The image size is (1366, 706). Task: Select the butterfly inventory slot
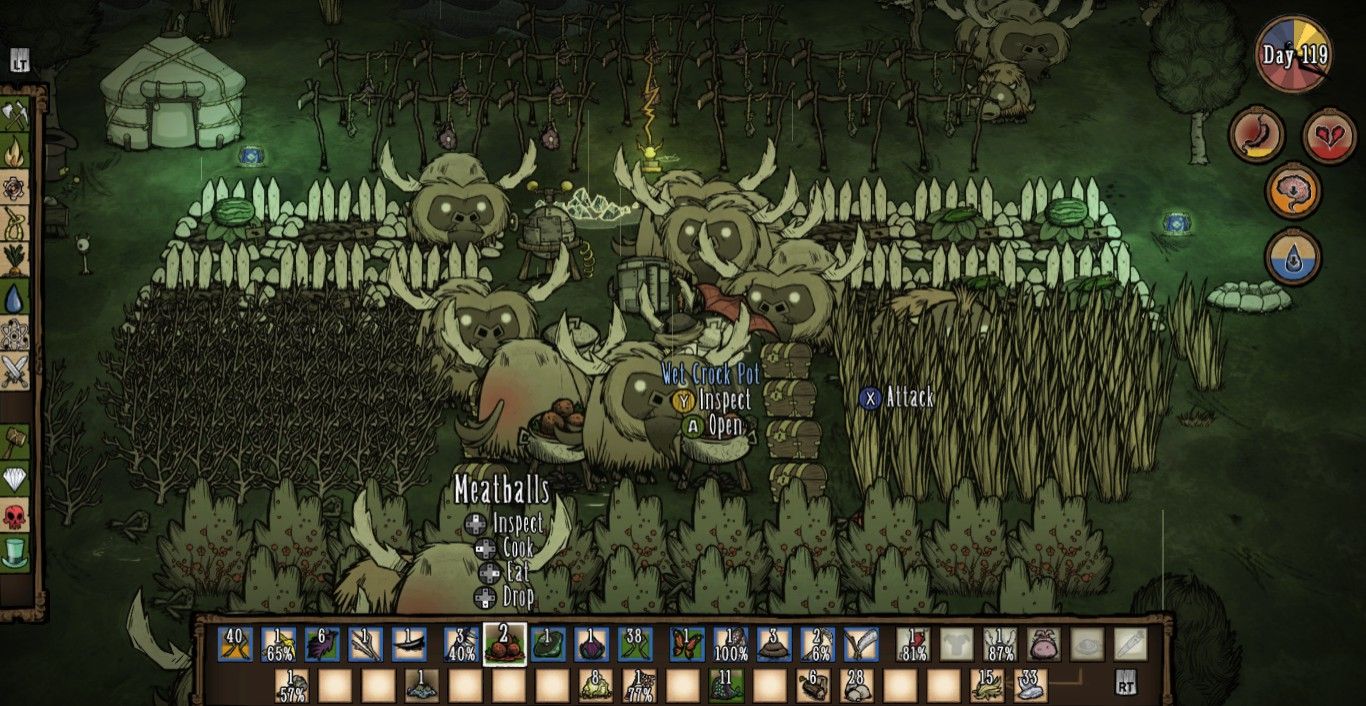(x=687, y=645)
